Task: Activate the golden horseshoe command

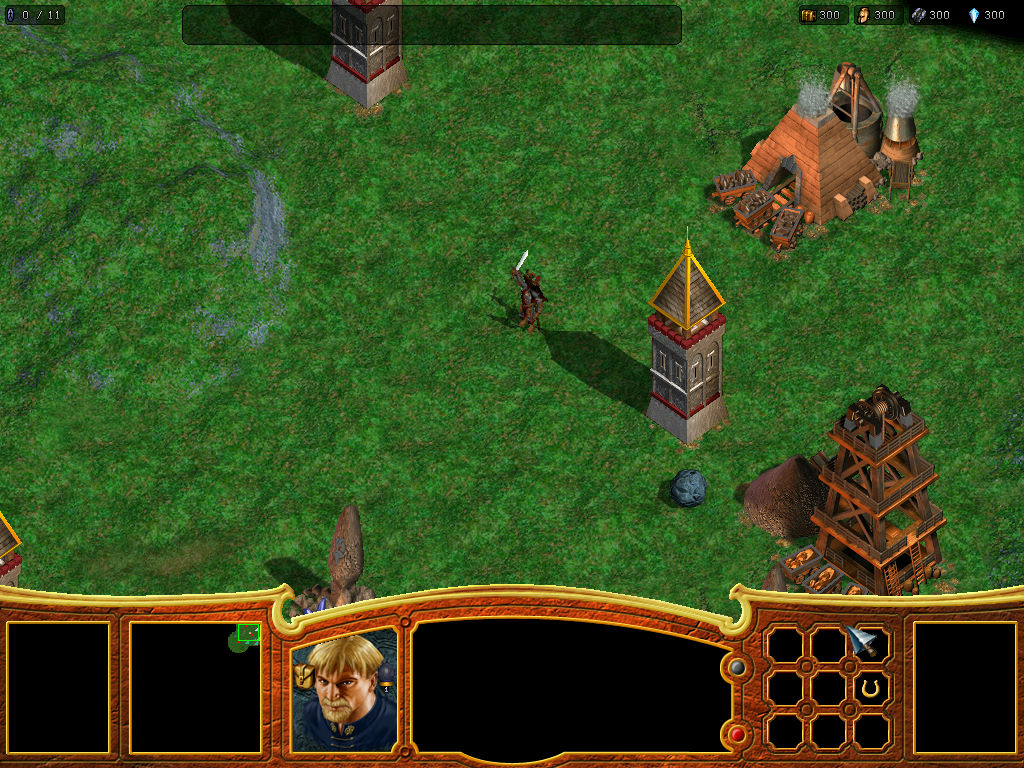Action: pos(871,688)
